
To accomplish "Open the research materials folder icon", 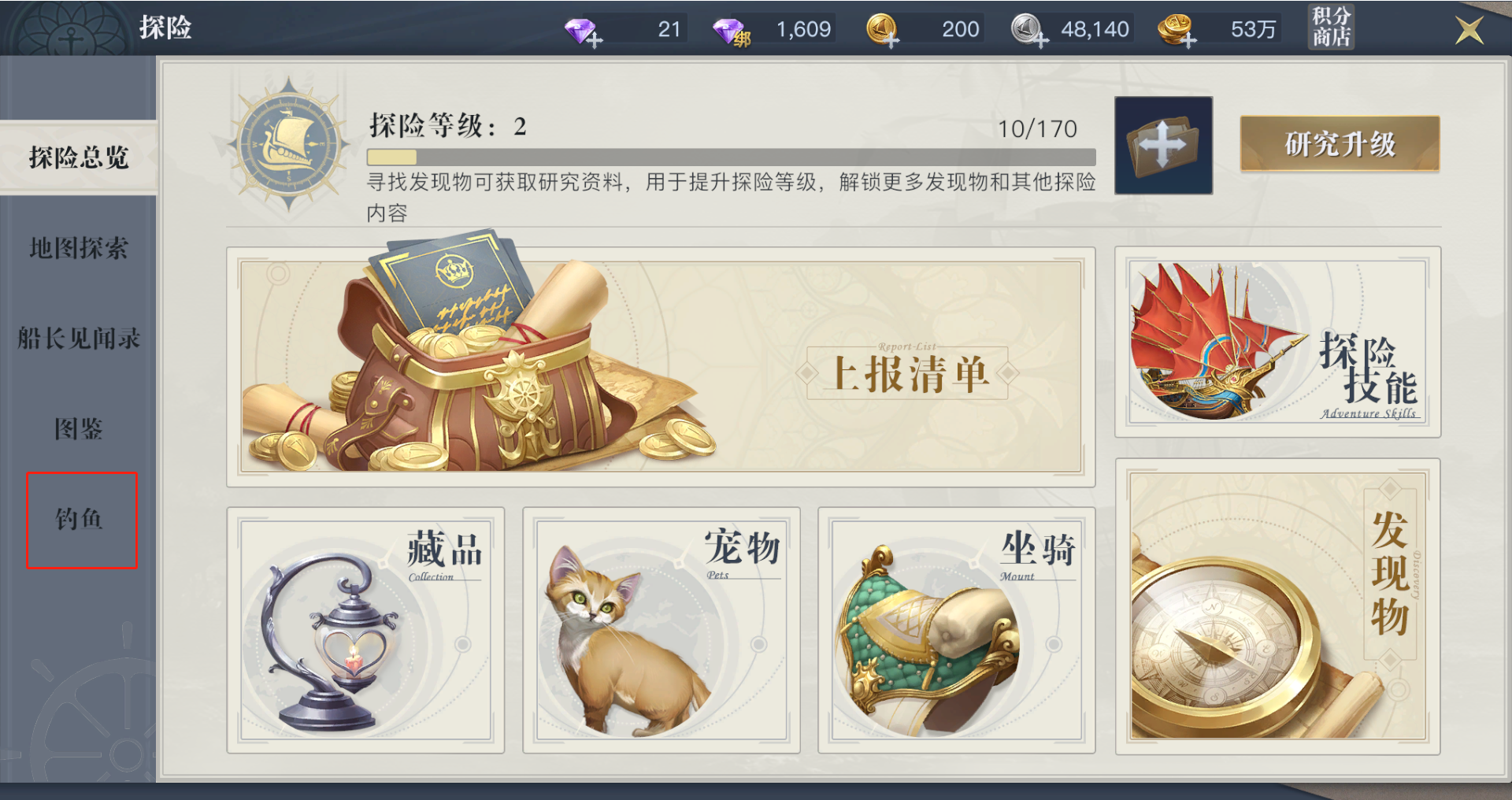I will pyautogui.click(x=1164, y=146).
